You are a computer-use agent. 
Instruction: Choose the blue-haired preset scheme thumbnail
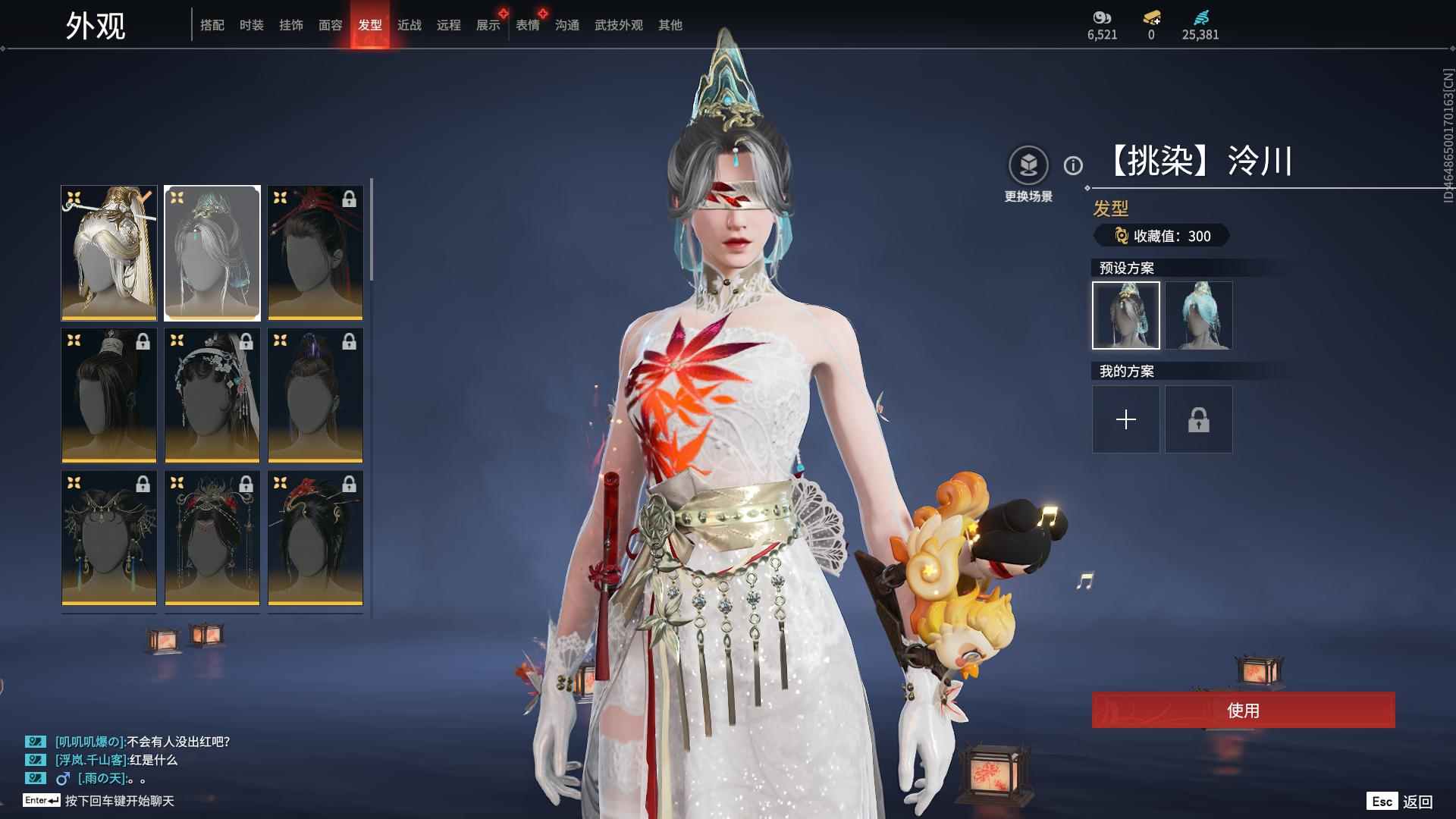(x=1198, y=315)
